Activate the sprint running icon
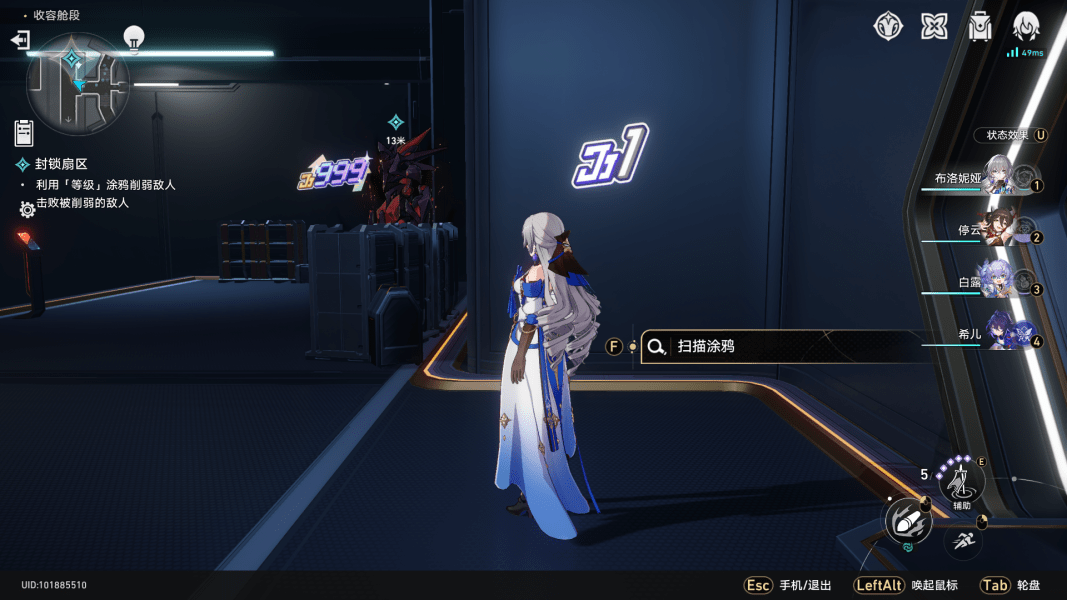1067x600 pixels. tap(963, 541)
